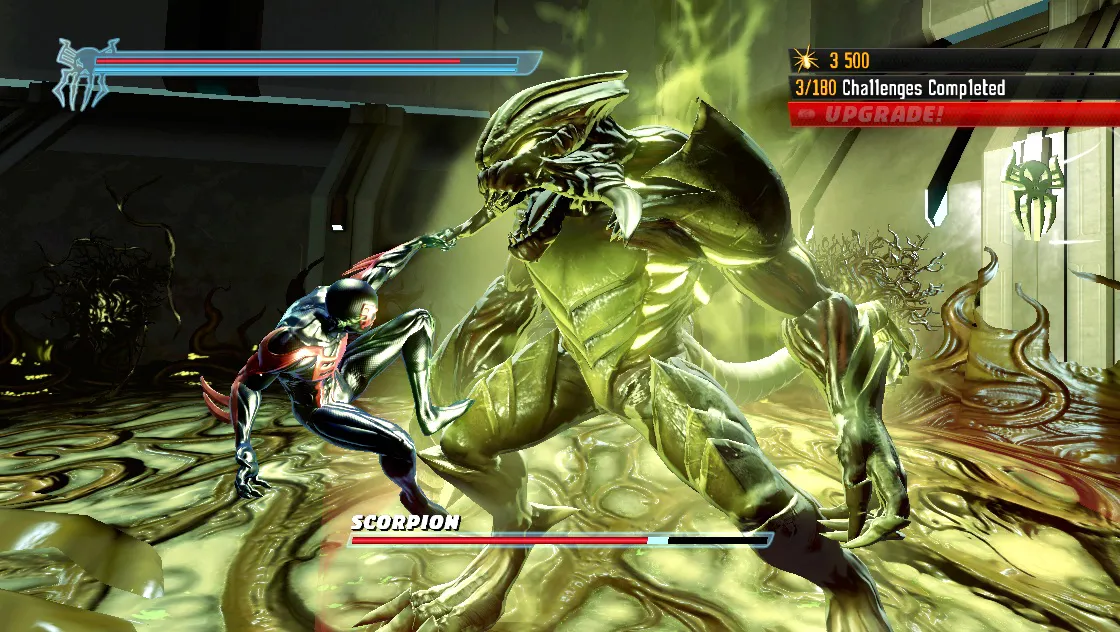Open the Challenges Completed tracker
1120x632 pixels.
900,88
